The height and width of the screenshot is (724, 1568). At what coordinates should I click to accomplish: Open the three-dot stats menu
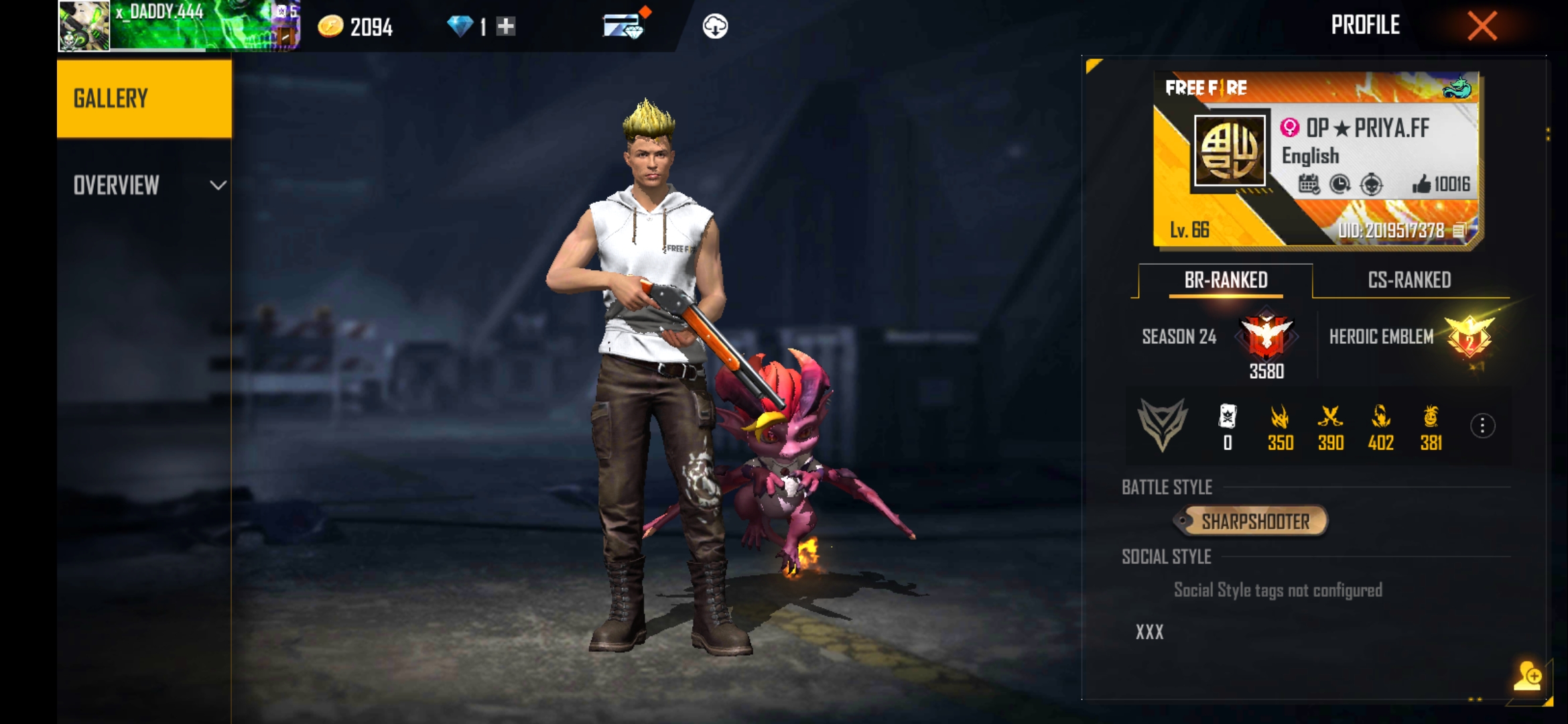(1482, 426)
